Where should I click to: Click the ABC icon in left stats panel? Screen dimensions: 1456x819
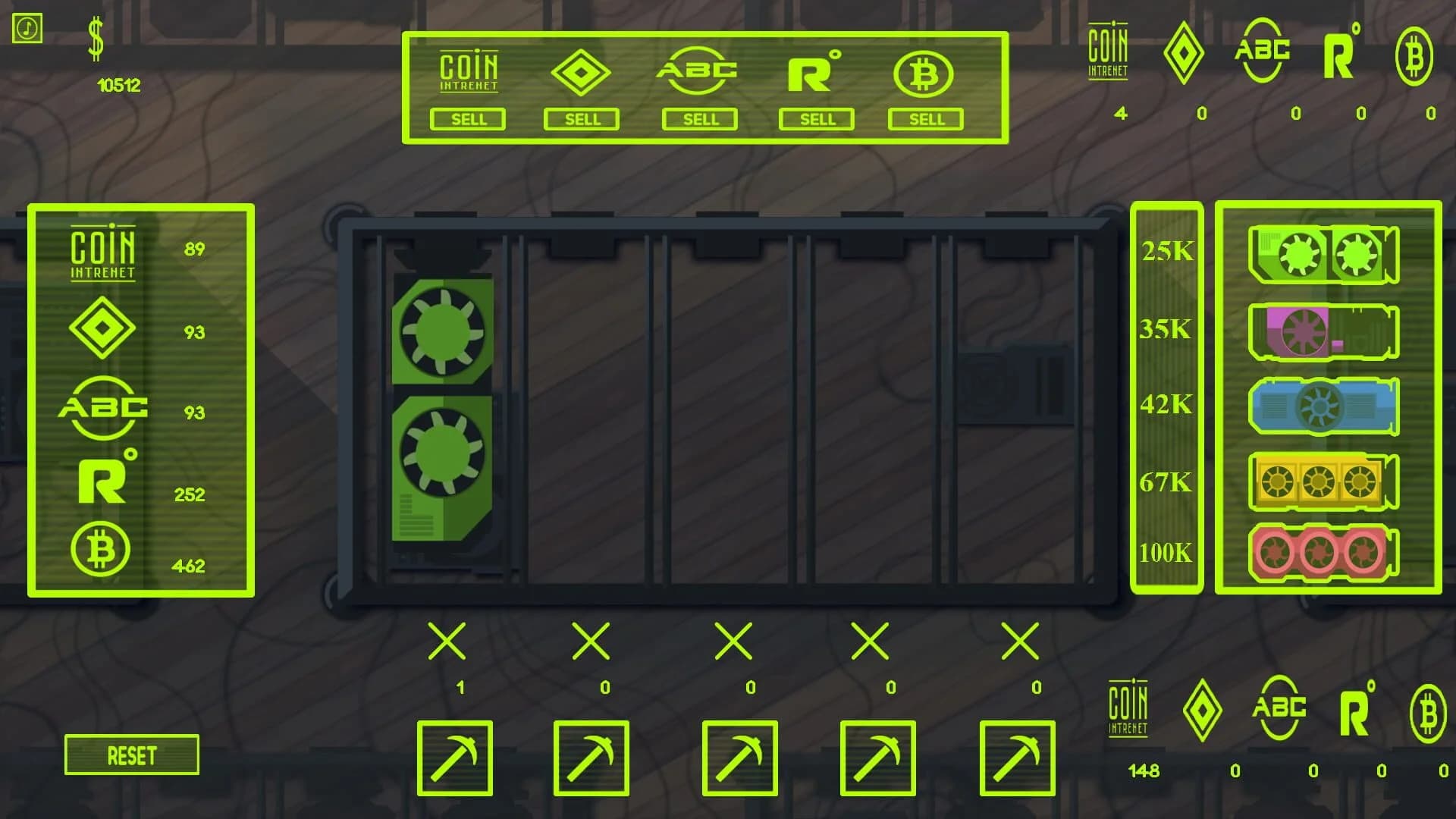pyautogui.click(x=102, y=409)
